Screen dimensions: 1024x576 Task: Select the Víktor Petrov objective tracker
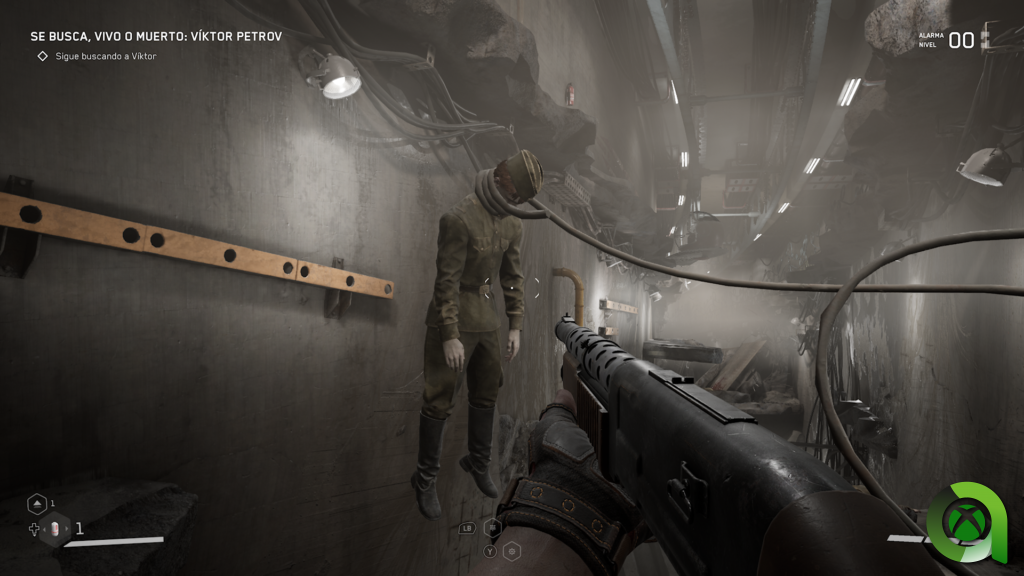click(156, 36)
